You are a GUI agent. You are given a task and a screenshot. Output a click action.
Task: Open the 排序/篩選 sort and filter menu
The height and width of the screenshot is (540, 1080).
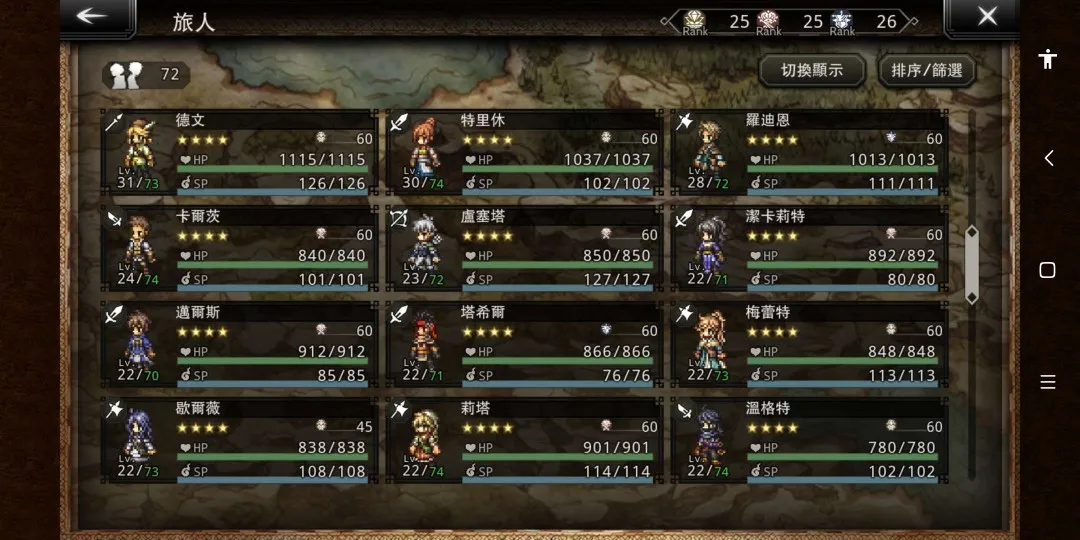tap(926, 70)
